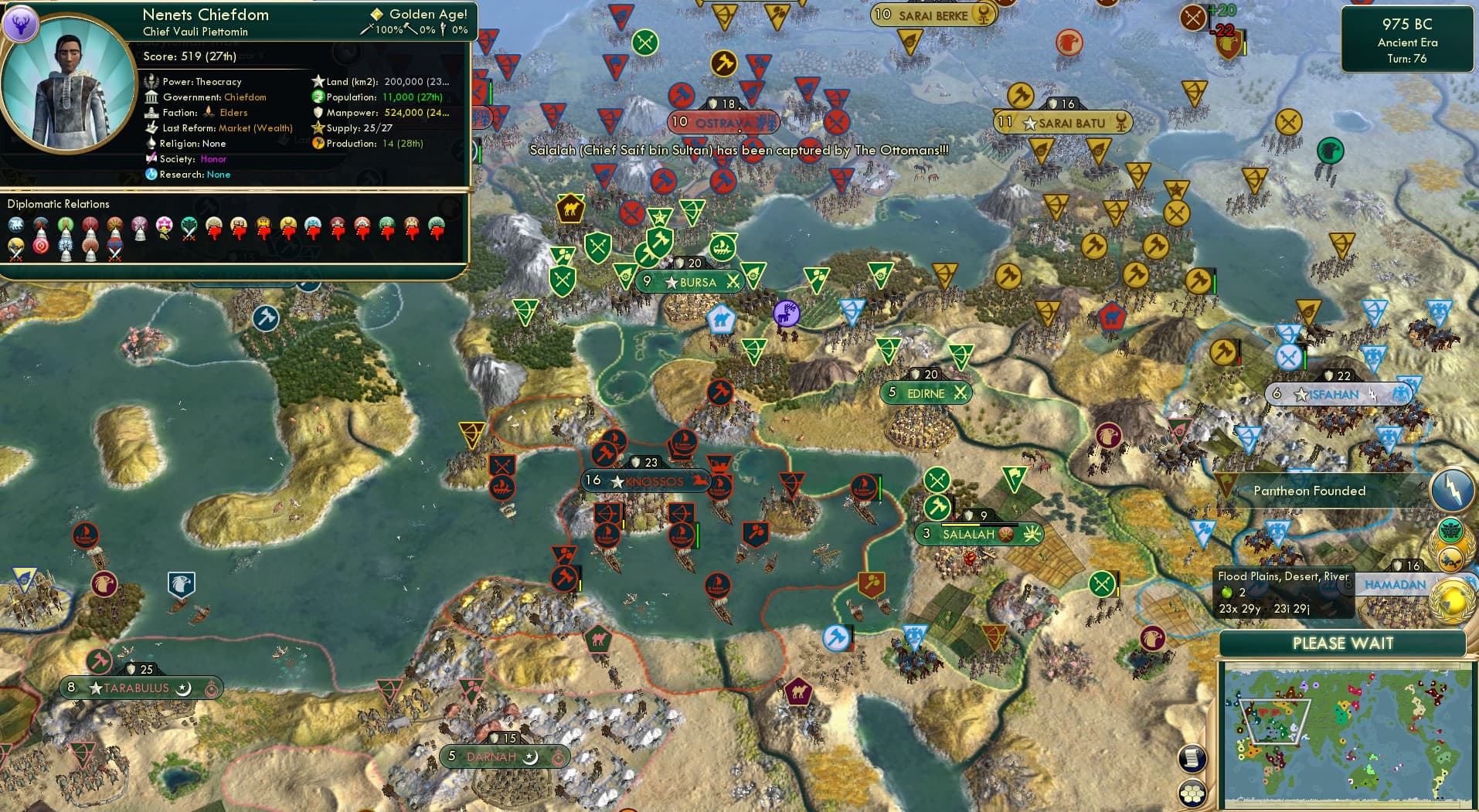Image resolution: width=1479 pixels, height=812 pixels.
Task: Collapse the Diplomatic Relations panel header
Action: (x=58, y=203)
